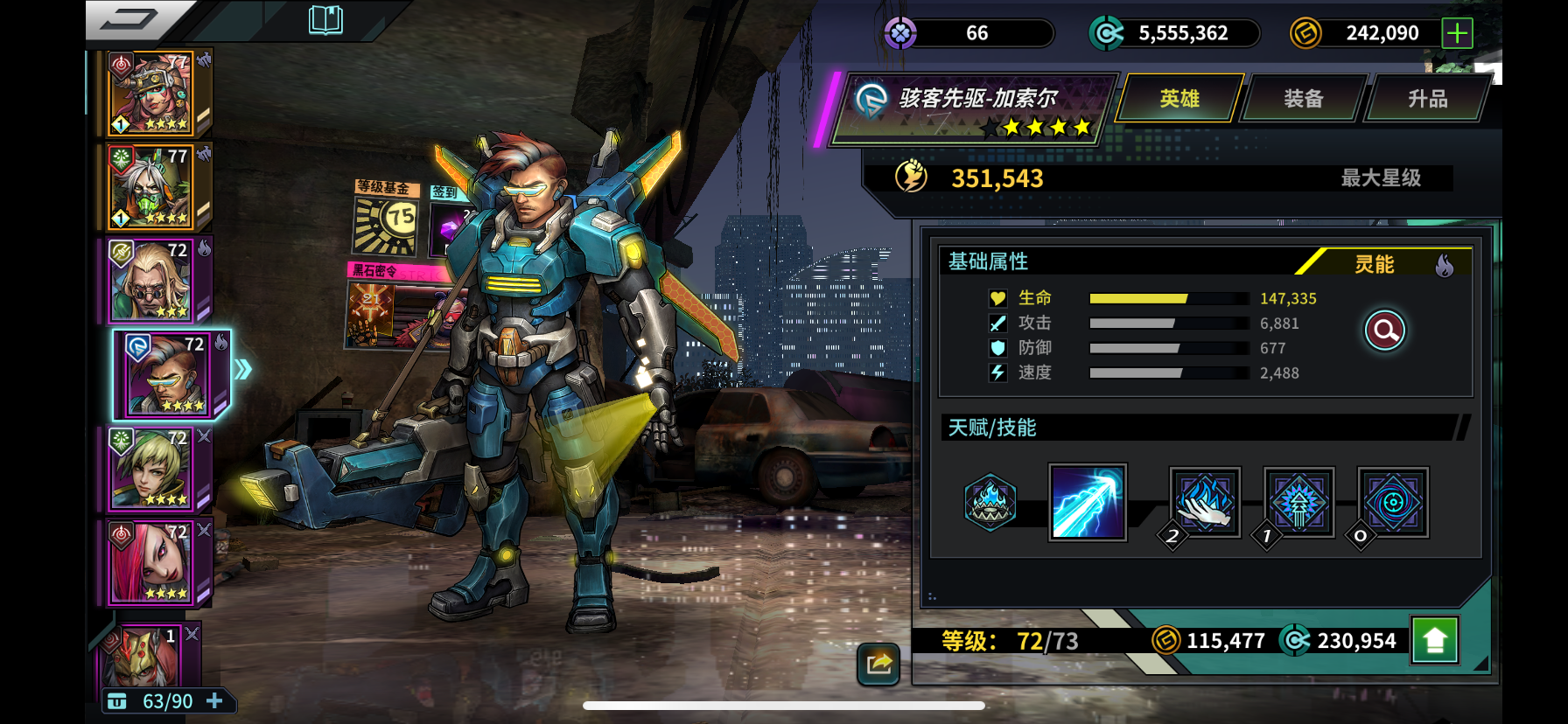Screen dimensions: 1568x724
Task: Go back using the top-left arrow
Action: (x=129, y=19)
